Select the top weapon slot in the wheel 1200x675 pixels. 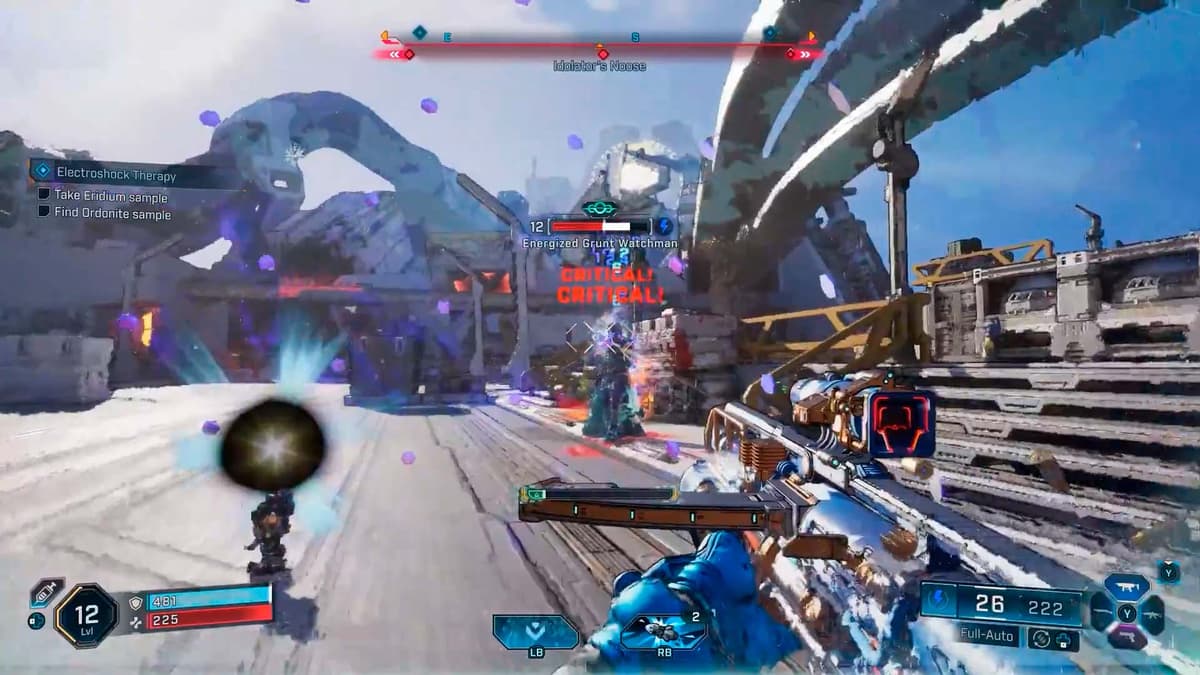pyautogui.click(x=1127, y=588)
